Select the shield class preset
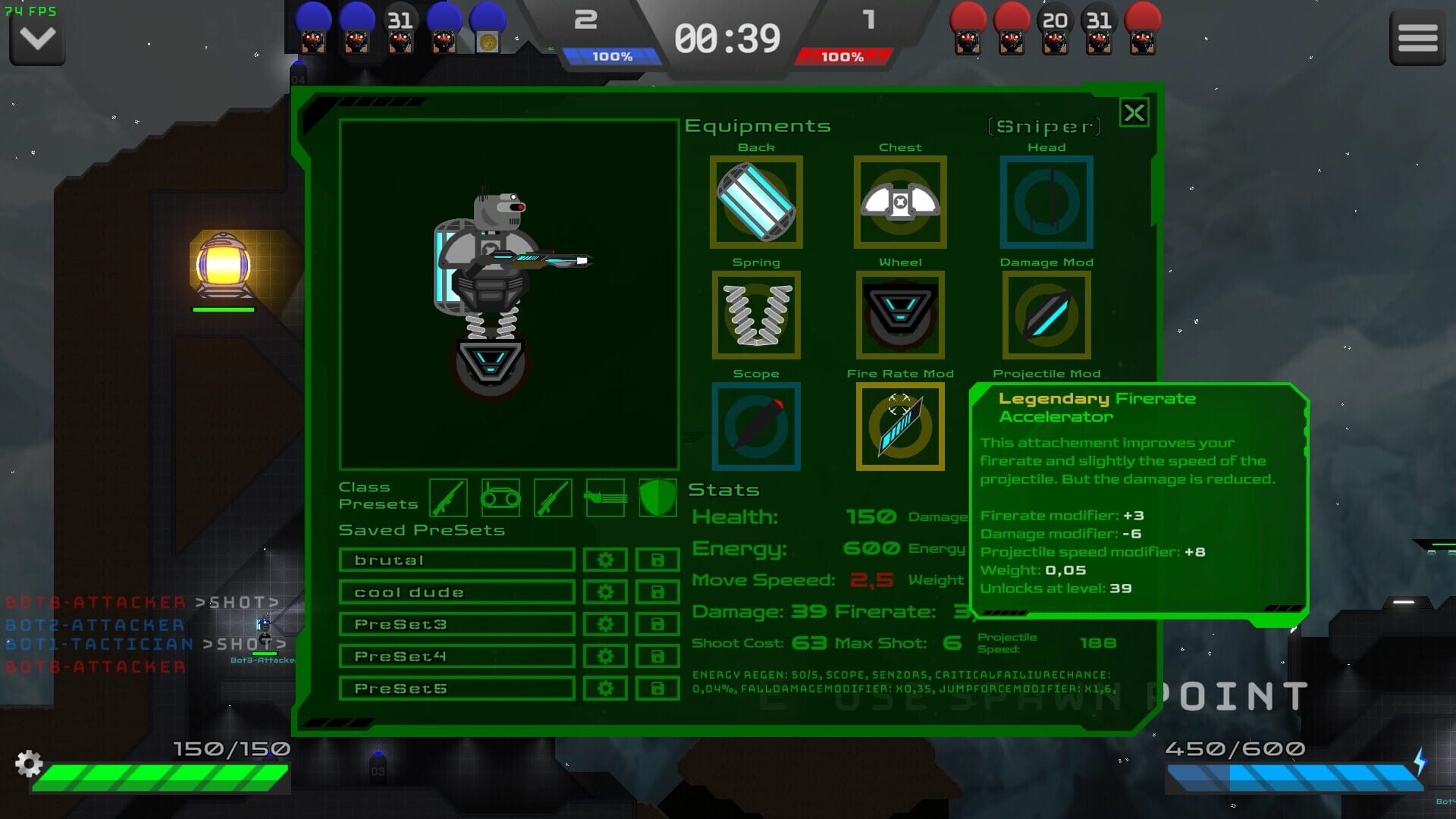This screenshot has height=819, width=1456. [x=657, y=497]
